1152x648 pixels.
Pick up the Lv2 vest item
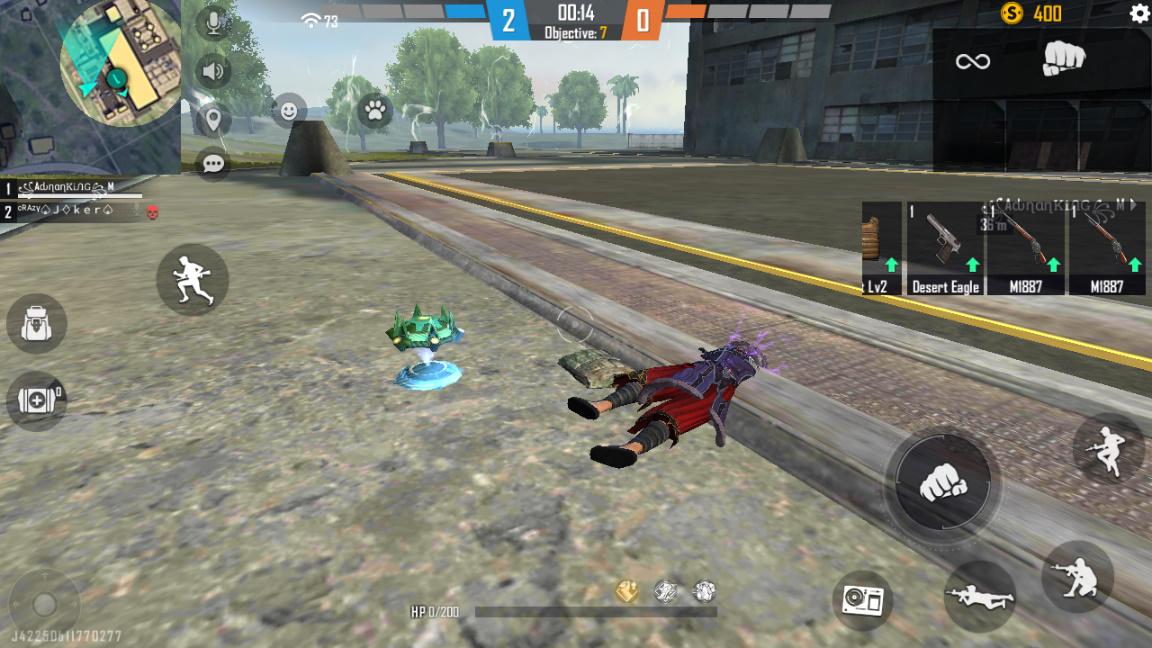[x=881, y=250]
